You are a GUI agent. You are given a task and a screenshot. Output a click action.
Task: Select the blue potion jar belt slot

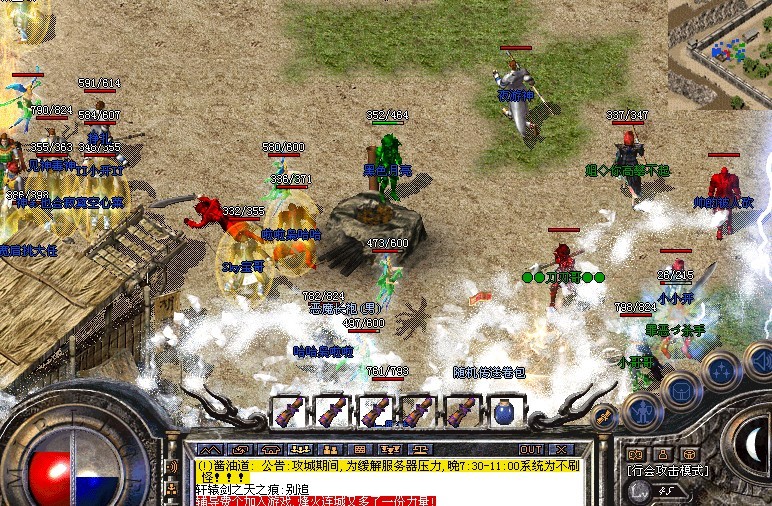tap(502, 410)
